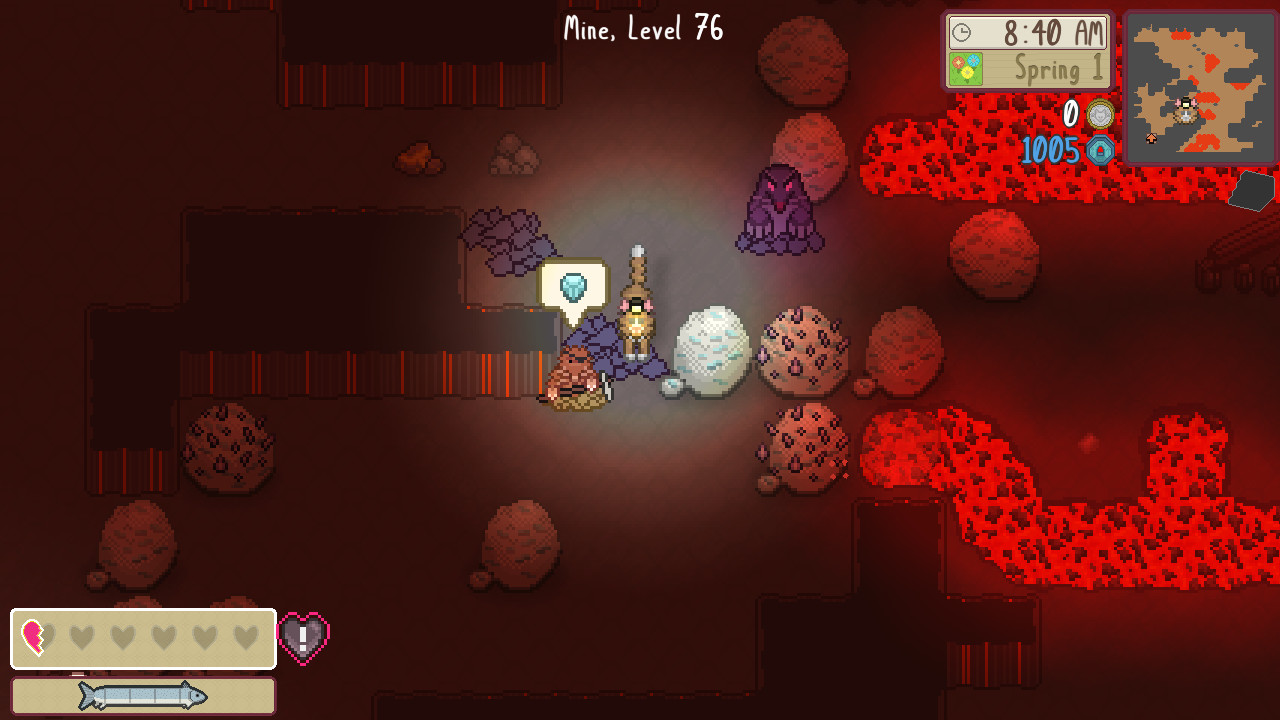Viewport: 1280px width, 720px height.
Task: Click the clock icon in the time panel
Action: pyautogui.click(x=960, y=32)
